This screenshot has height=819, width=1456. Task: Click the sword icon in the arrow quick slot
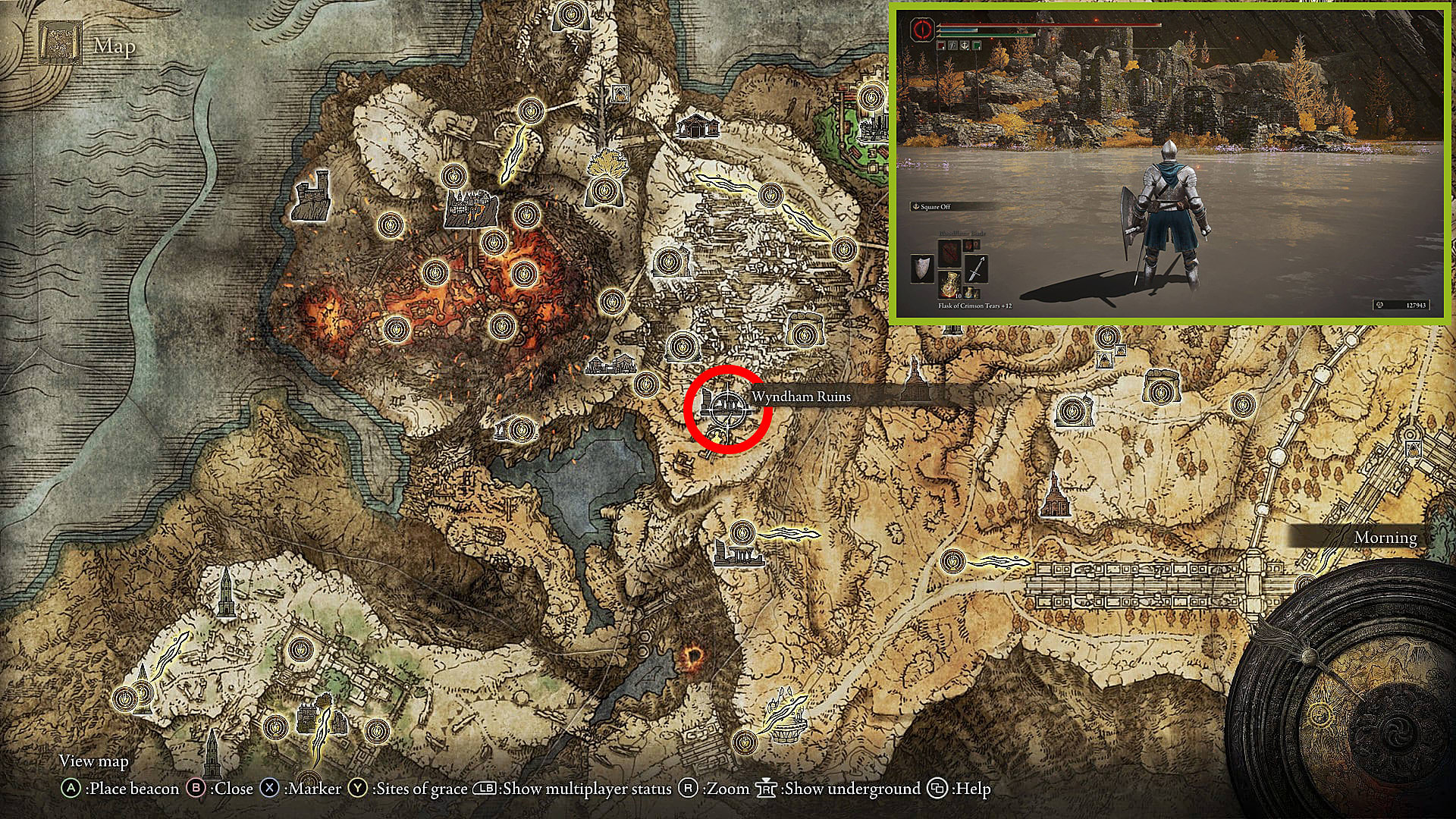pyautogui.click(x=976, y=268)
